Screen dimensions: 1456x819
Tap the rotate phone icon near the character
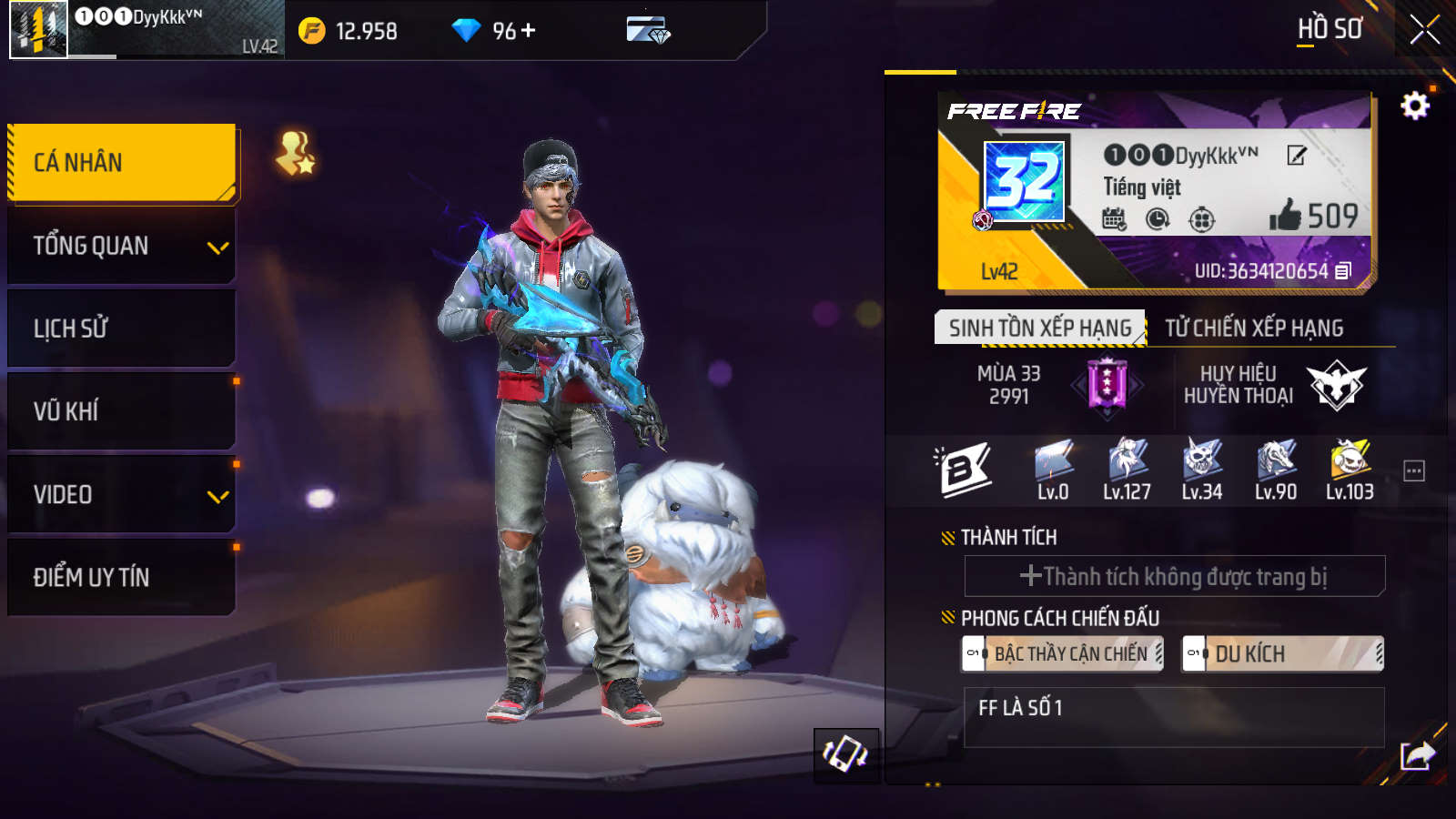[844, 756]
